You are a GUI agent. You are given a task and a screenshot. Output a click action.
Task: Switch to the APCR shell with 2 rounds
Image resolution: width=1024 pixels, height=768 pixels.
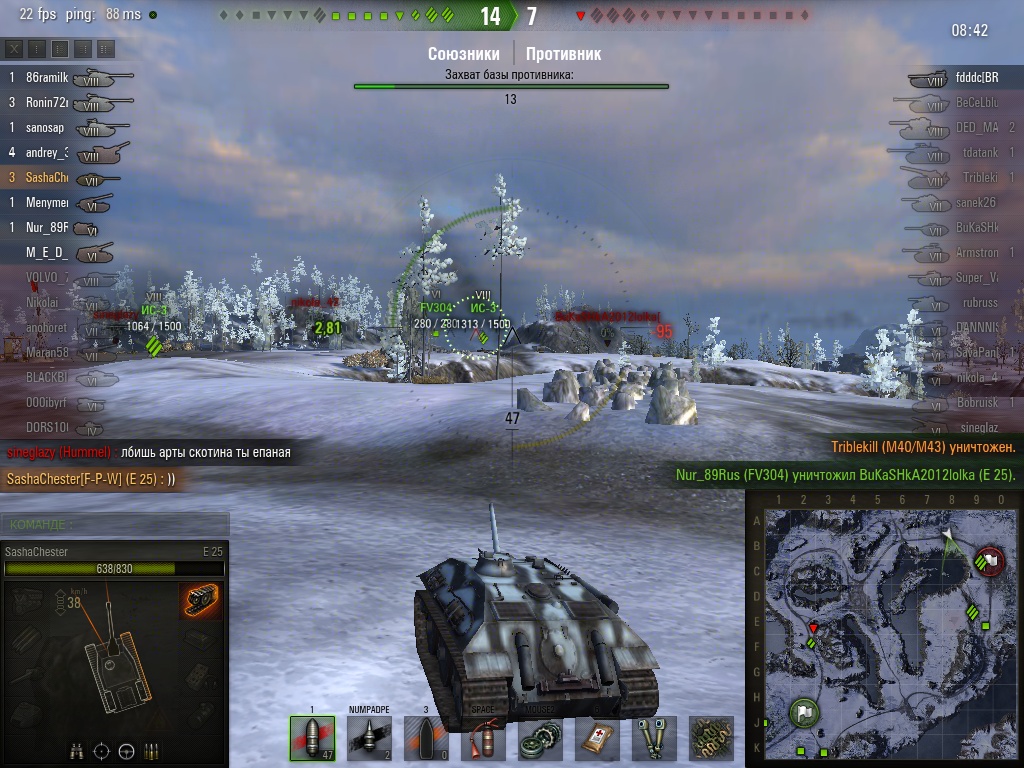pyautogui.click(x=368, y=738)
